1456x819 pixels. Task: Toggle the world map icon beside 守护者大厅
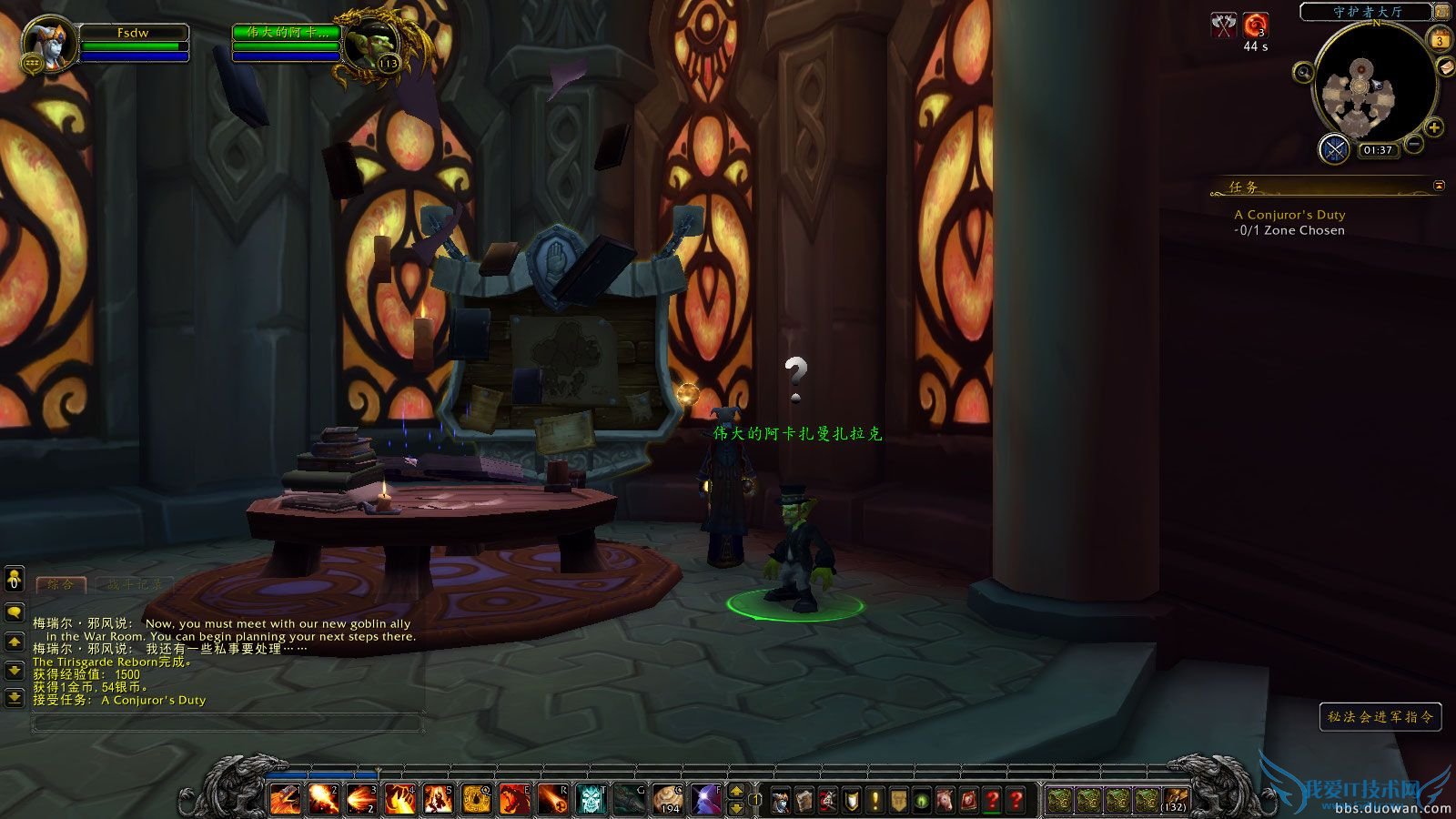[x=1441, y=13]
